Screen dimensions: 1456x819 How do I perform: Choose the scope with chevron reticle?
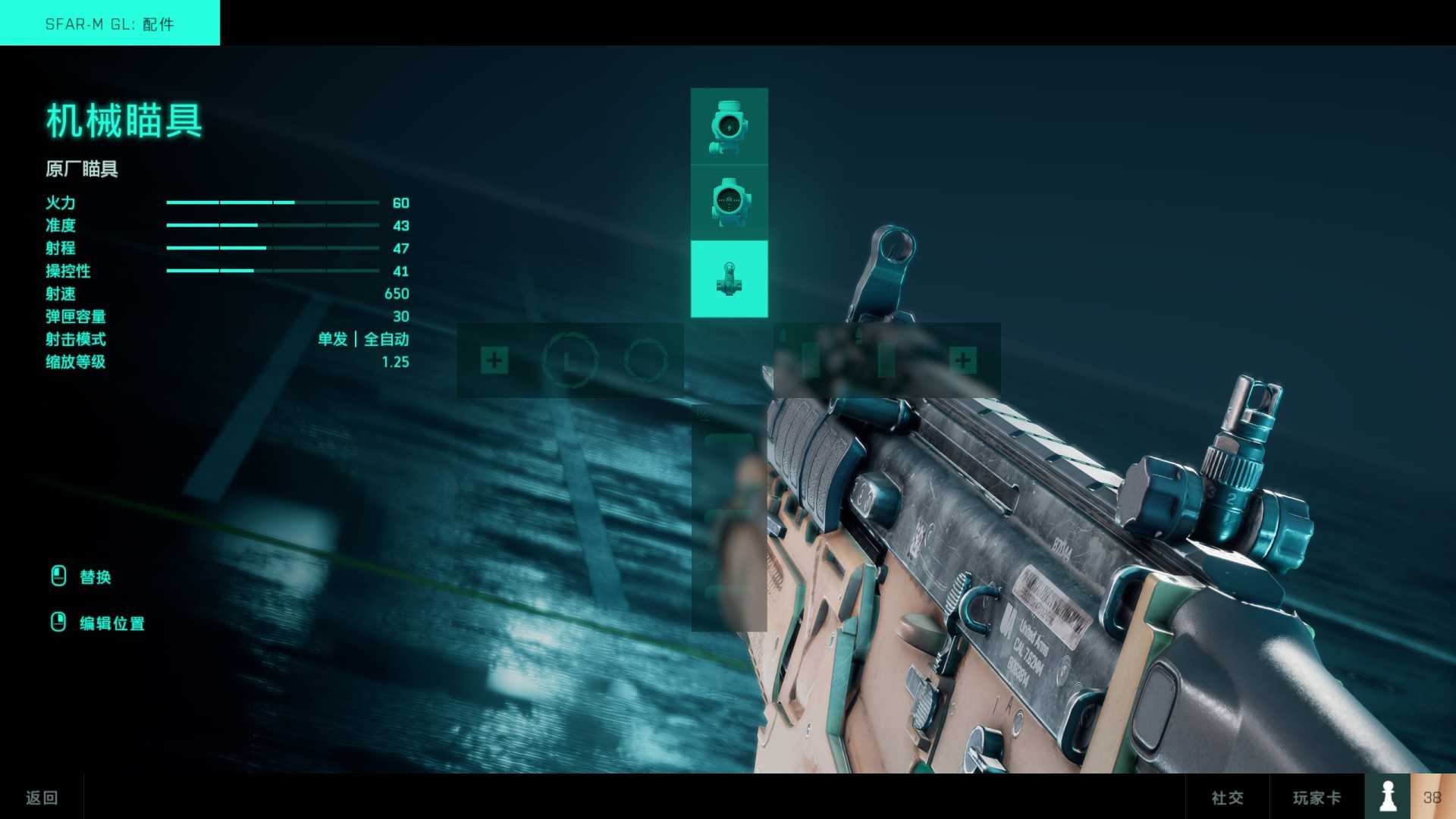coord(729,126)
